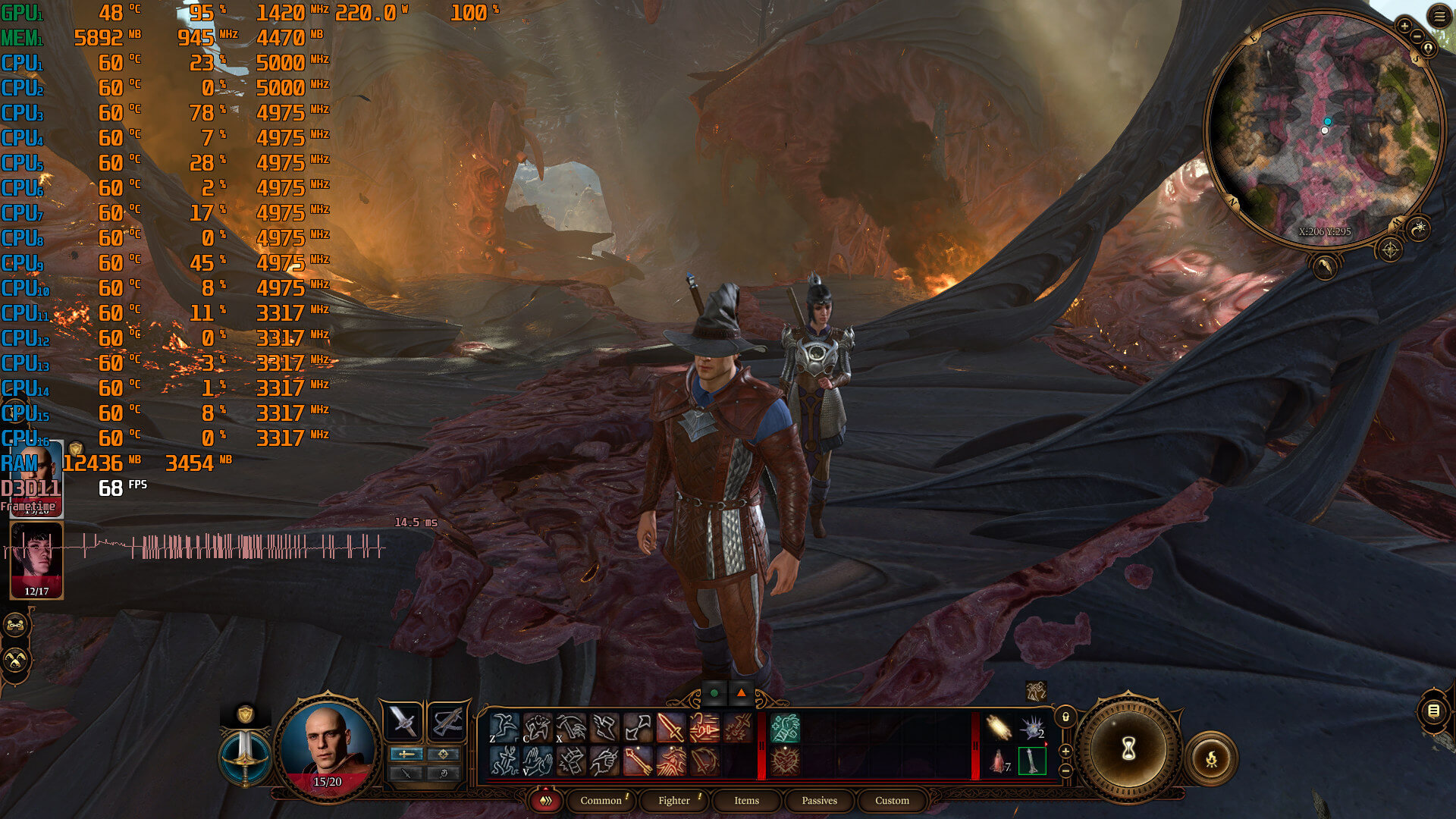Open the Fighter actions tab
This screenshot has width=1456, height=819.
(x=674, y=800)
